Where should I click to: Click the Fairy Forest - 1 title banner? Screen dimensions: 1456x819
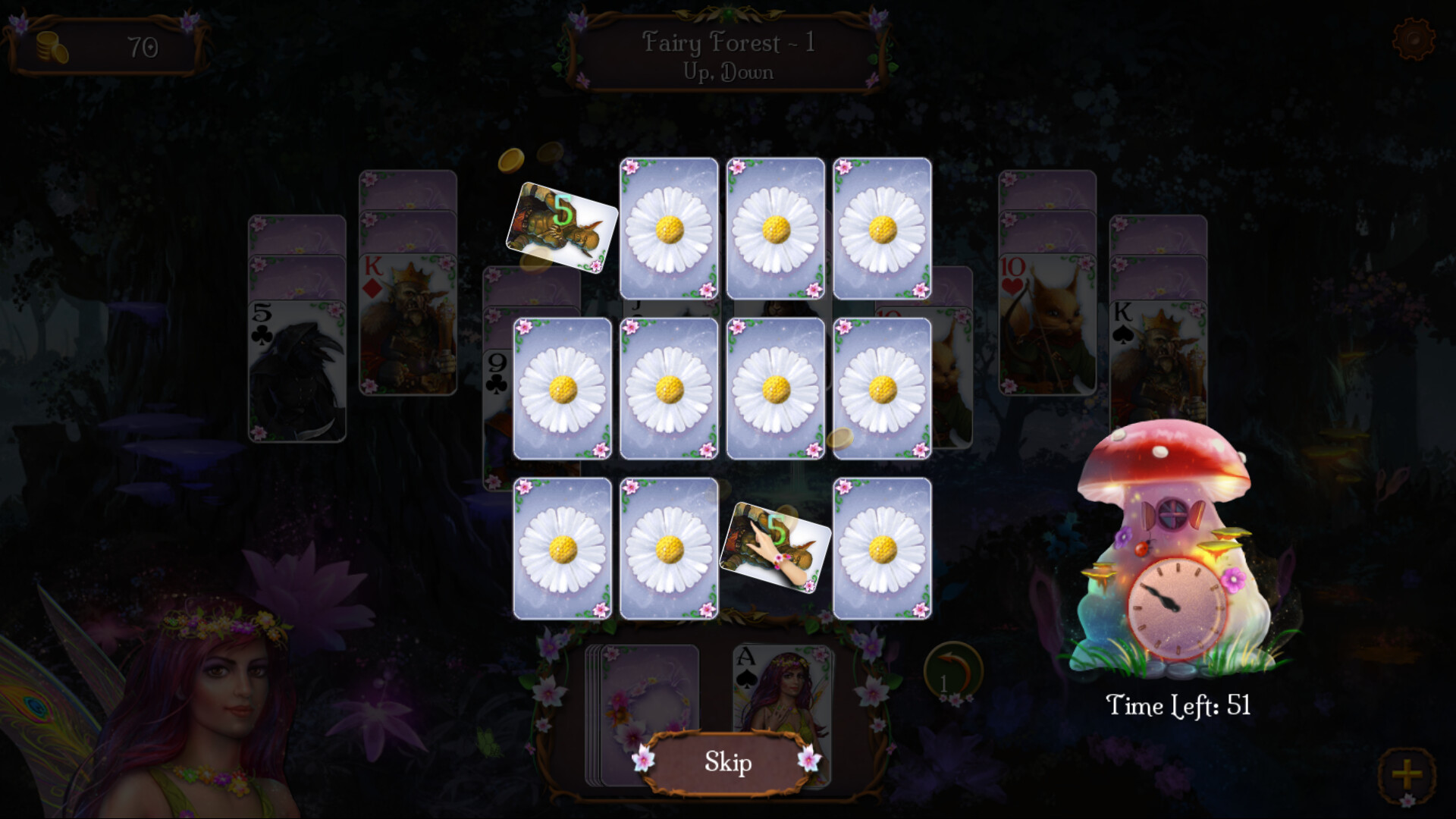point(726,55)
